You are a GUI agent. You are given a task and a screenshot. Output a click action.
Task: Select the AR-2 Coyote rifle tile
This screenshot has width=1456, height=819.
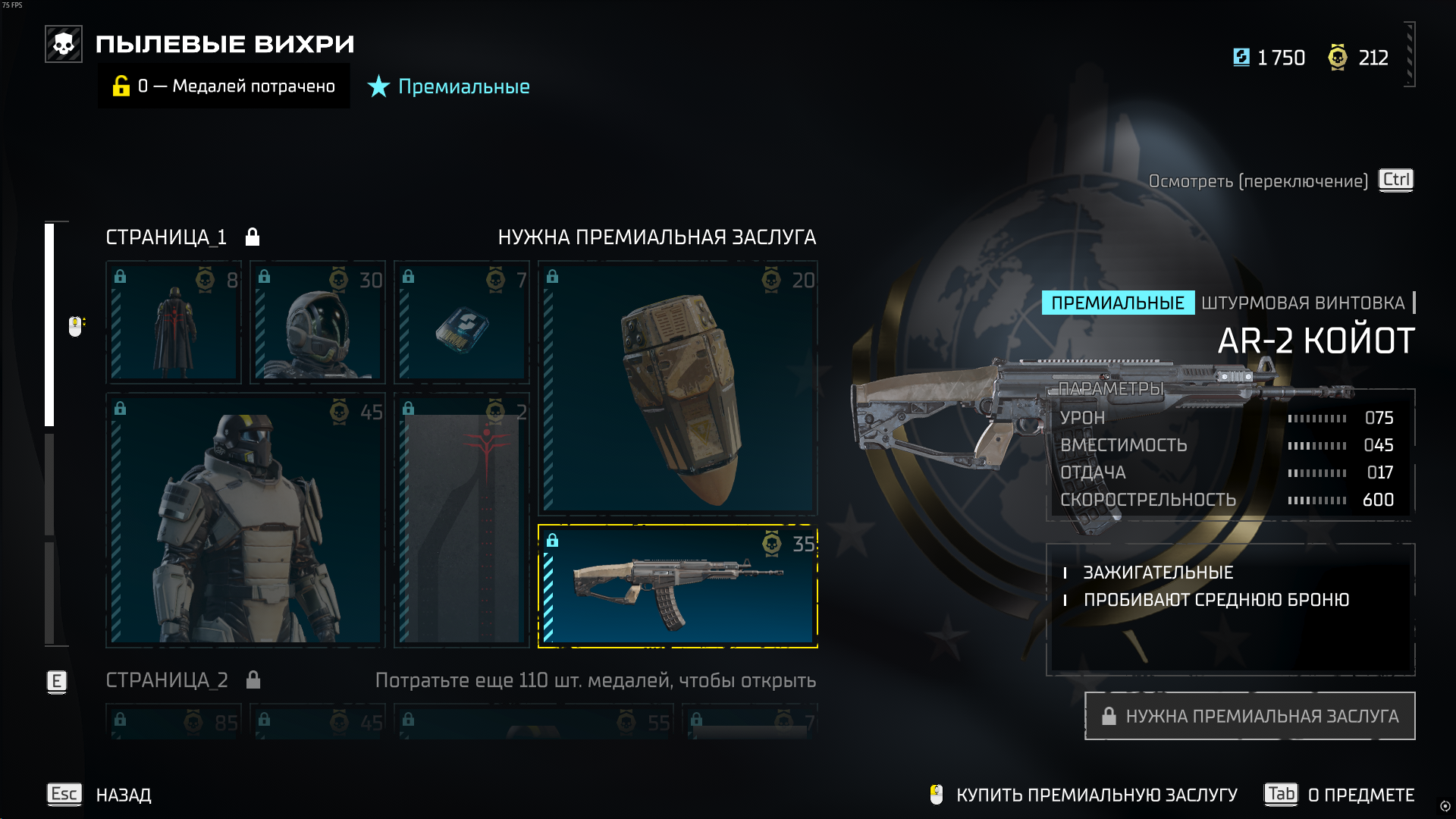678,586
